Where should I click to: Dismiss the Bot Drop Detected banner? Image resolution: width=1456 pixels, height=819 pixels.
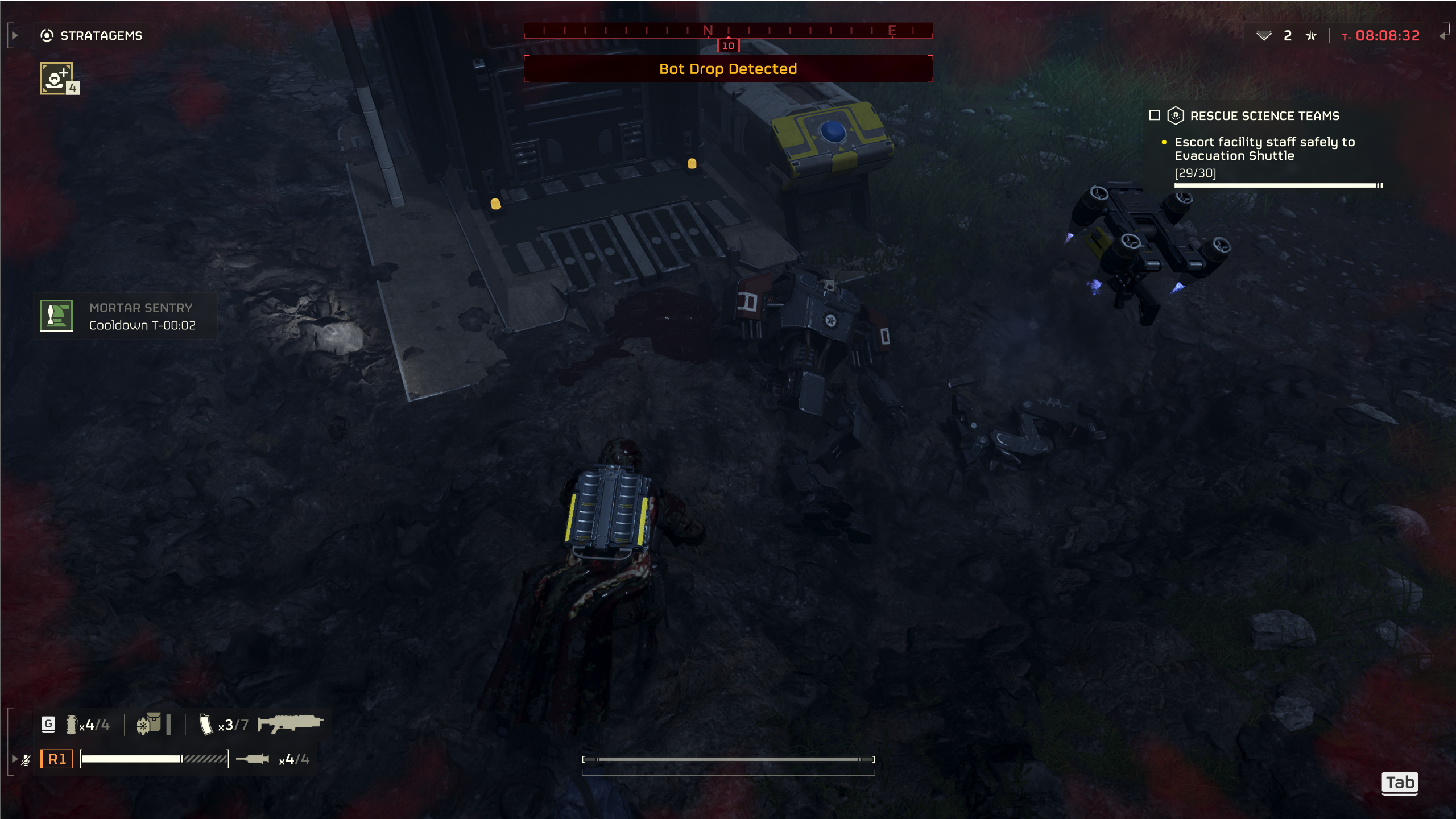728,69
